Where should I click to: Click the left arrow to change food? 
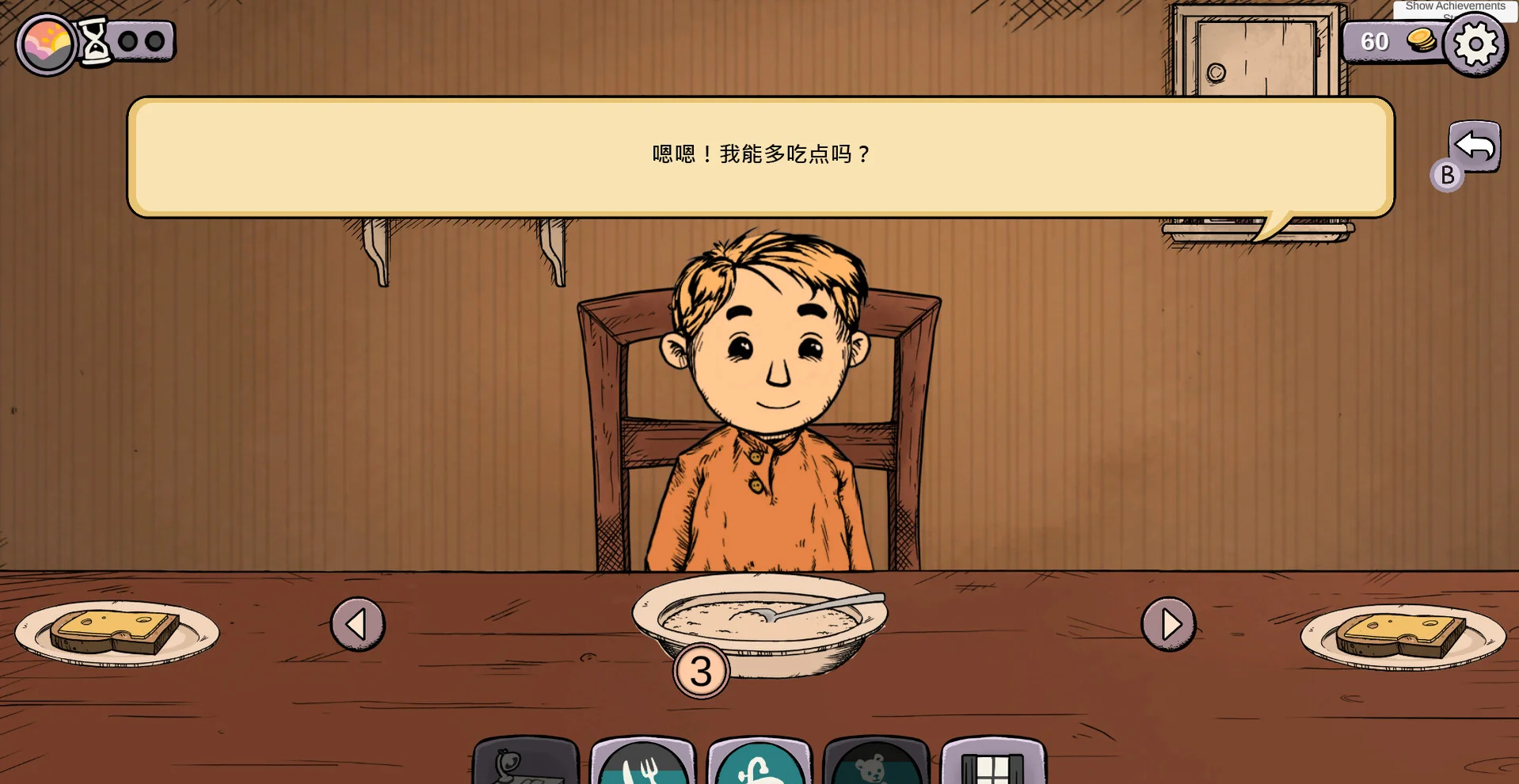[x=358, y=624]
